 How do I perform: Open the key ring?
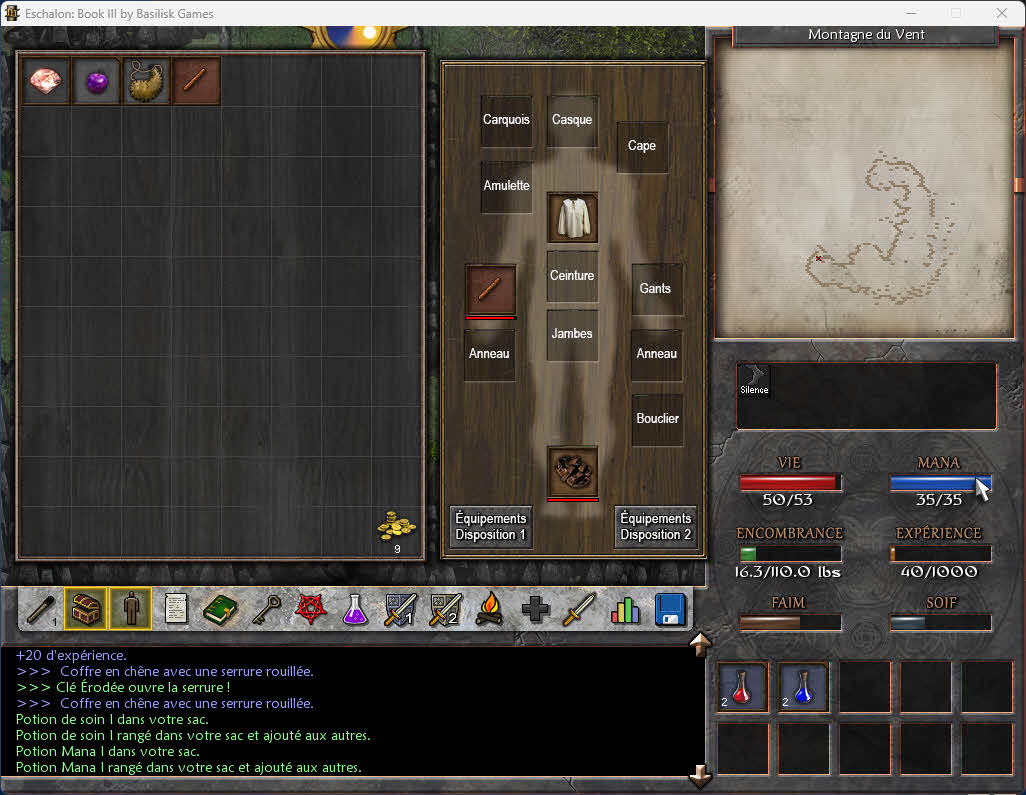pos(265,608)
